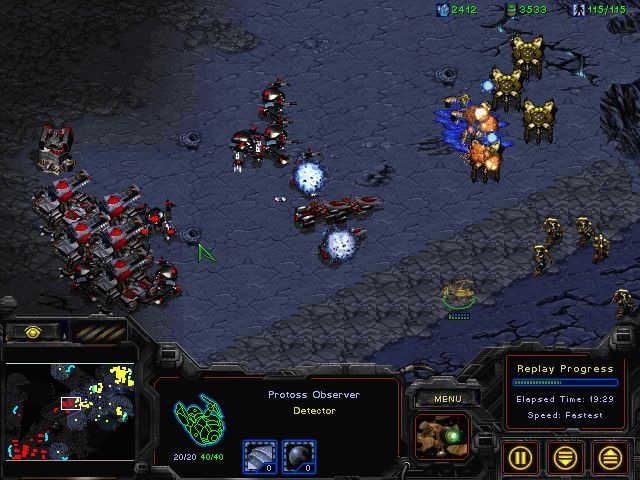This screenshot has width=640, height=480.
Task: Click the Observer unit portrait
Action: [x=442, y=437]
